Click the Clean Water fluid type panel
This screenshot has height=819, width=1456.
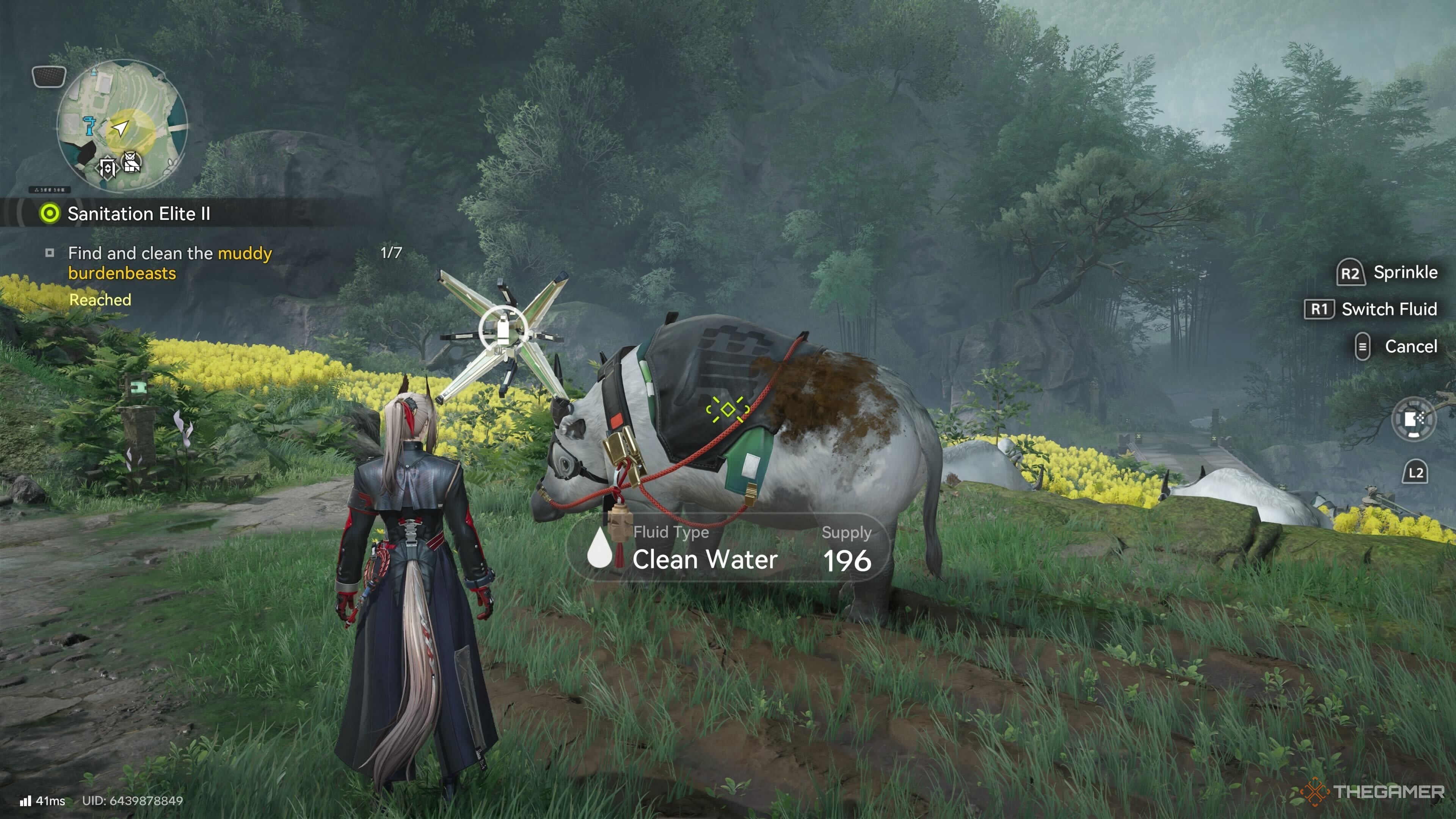(x=728, y=548)
